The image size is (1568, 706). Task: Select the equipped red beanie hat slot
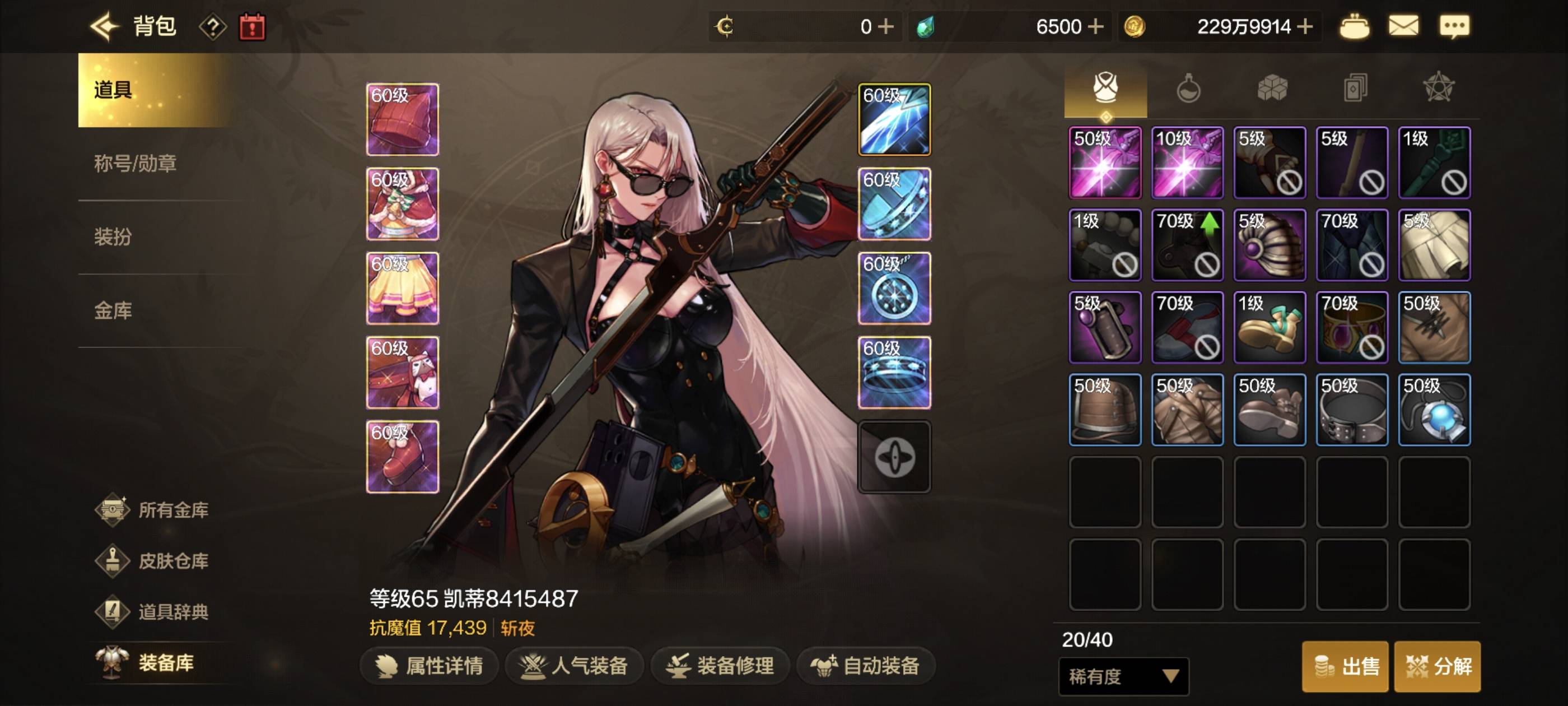click(x=402, y=119)
